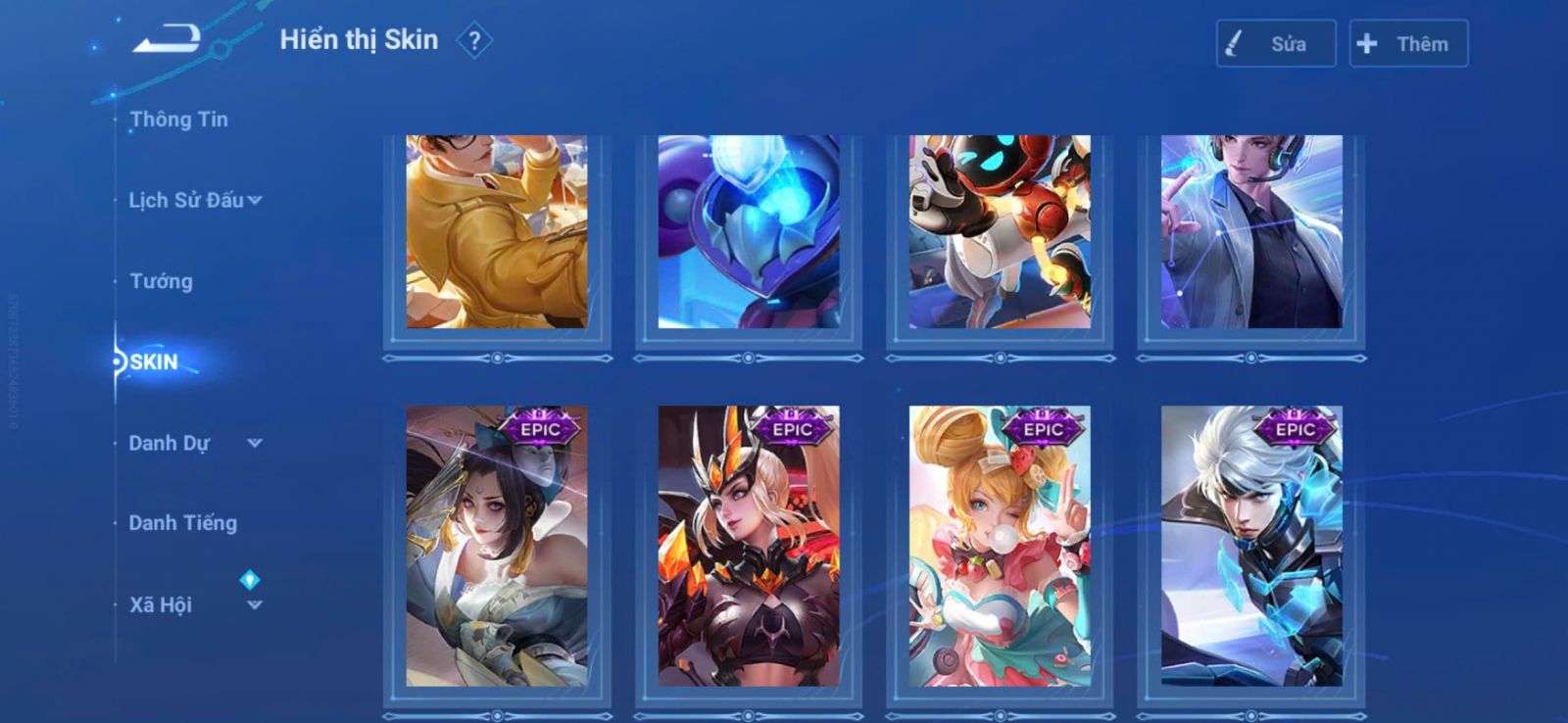Expand the Danh Dự menu
The image size is (1568, 723).
point(195,443)
